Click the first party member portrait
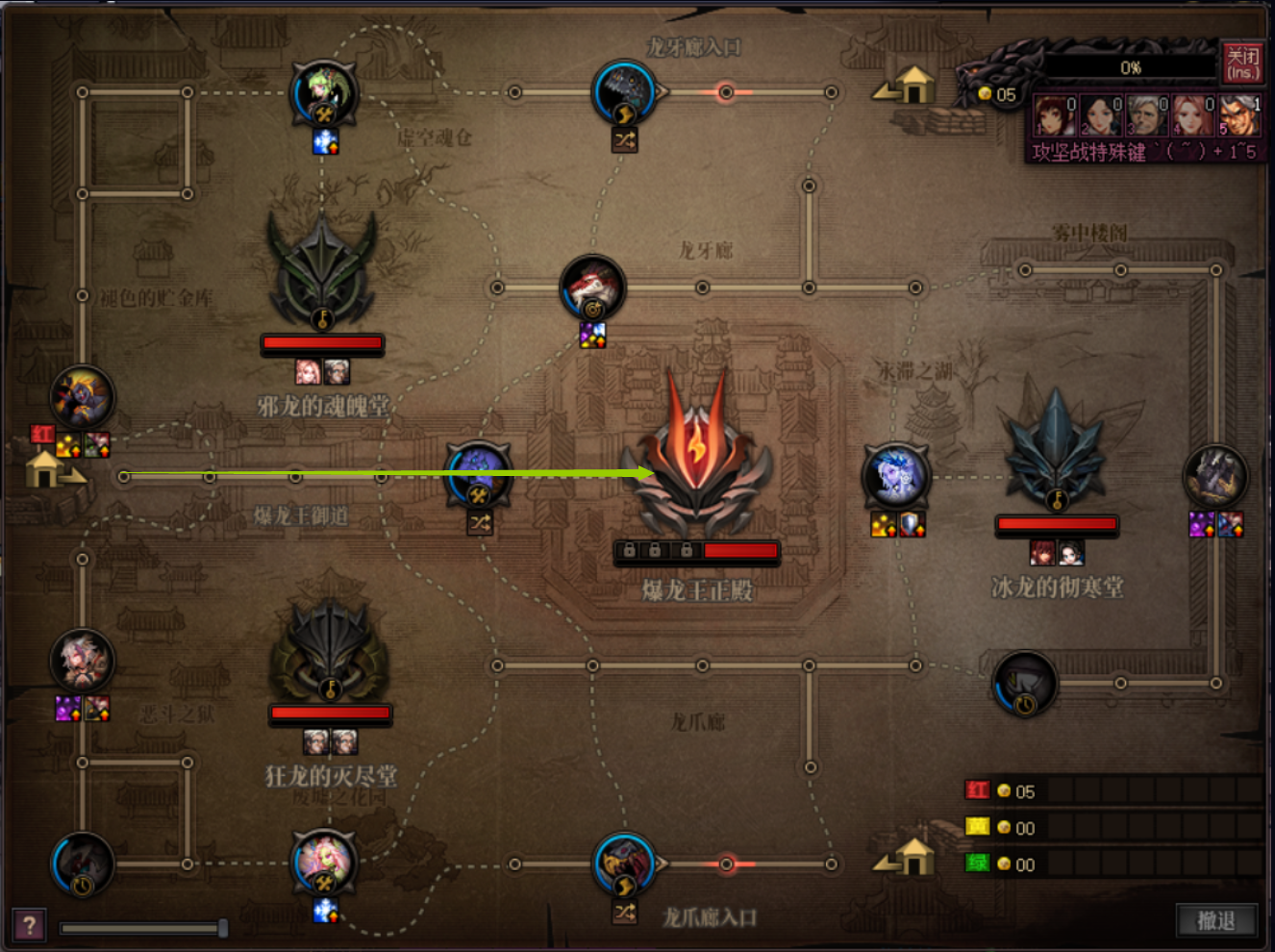The width and height of the screenshot is (1275, 952). (1054, 115)
